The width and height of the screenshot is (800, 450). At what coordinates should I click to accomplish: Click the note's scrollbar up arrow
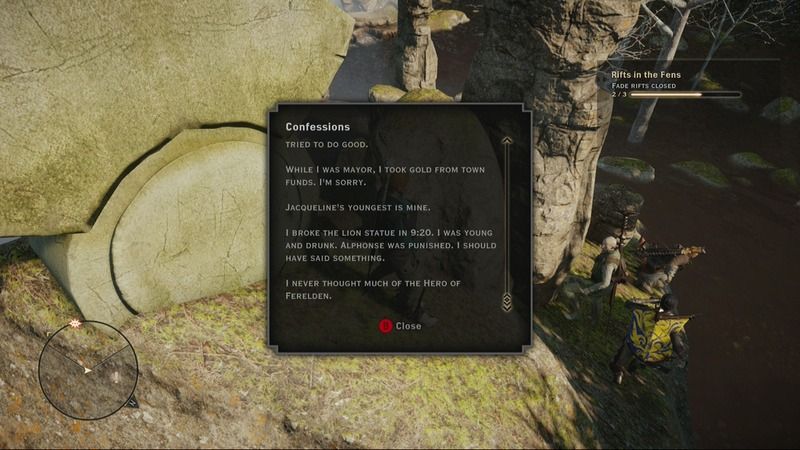click(507, 142)
